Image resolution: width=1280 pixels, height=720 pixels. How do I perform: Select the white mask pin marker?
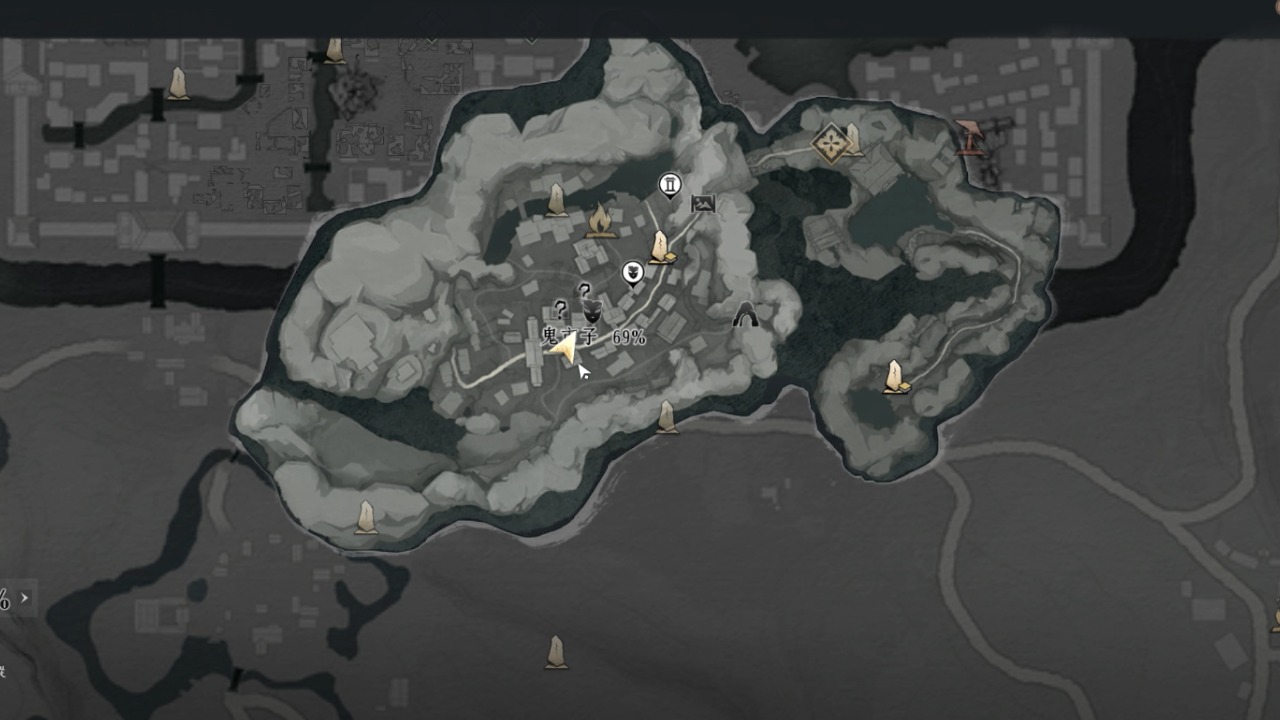(632, 272)
